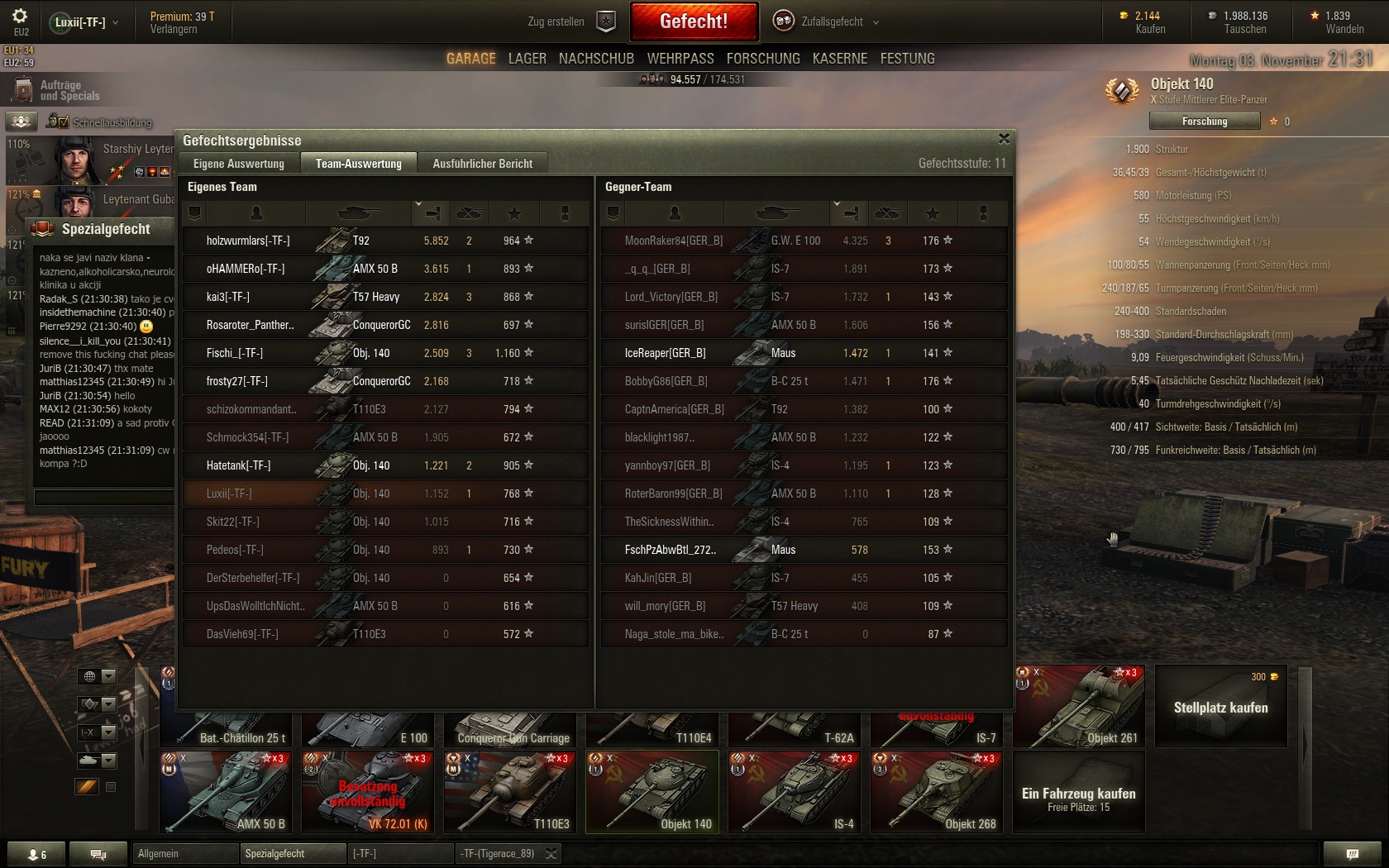Screen dimensions: 1389x868
Task: Open the FESTUNG stronghold menu
Action: coord(907,59)
